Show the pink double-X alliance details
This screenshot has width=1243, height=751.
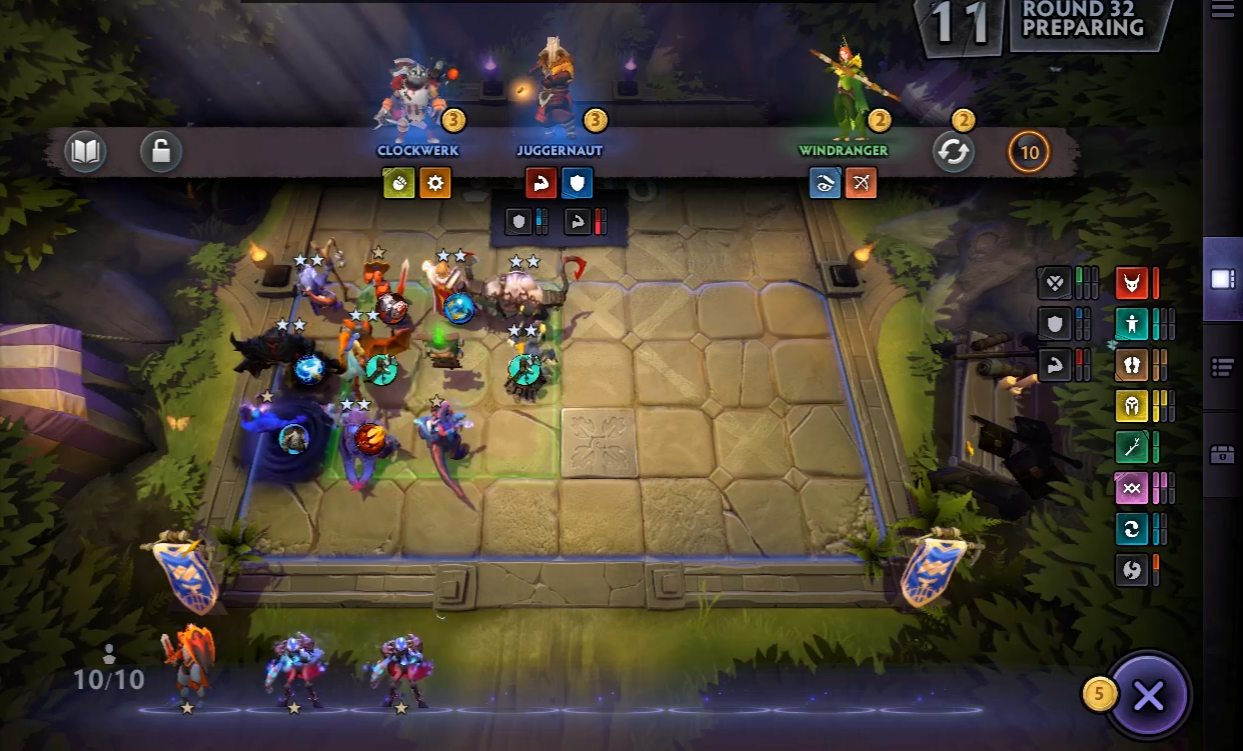point(1132,488)
